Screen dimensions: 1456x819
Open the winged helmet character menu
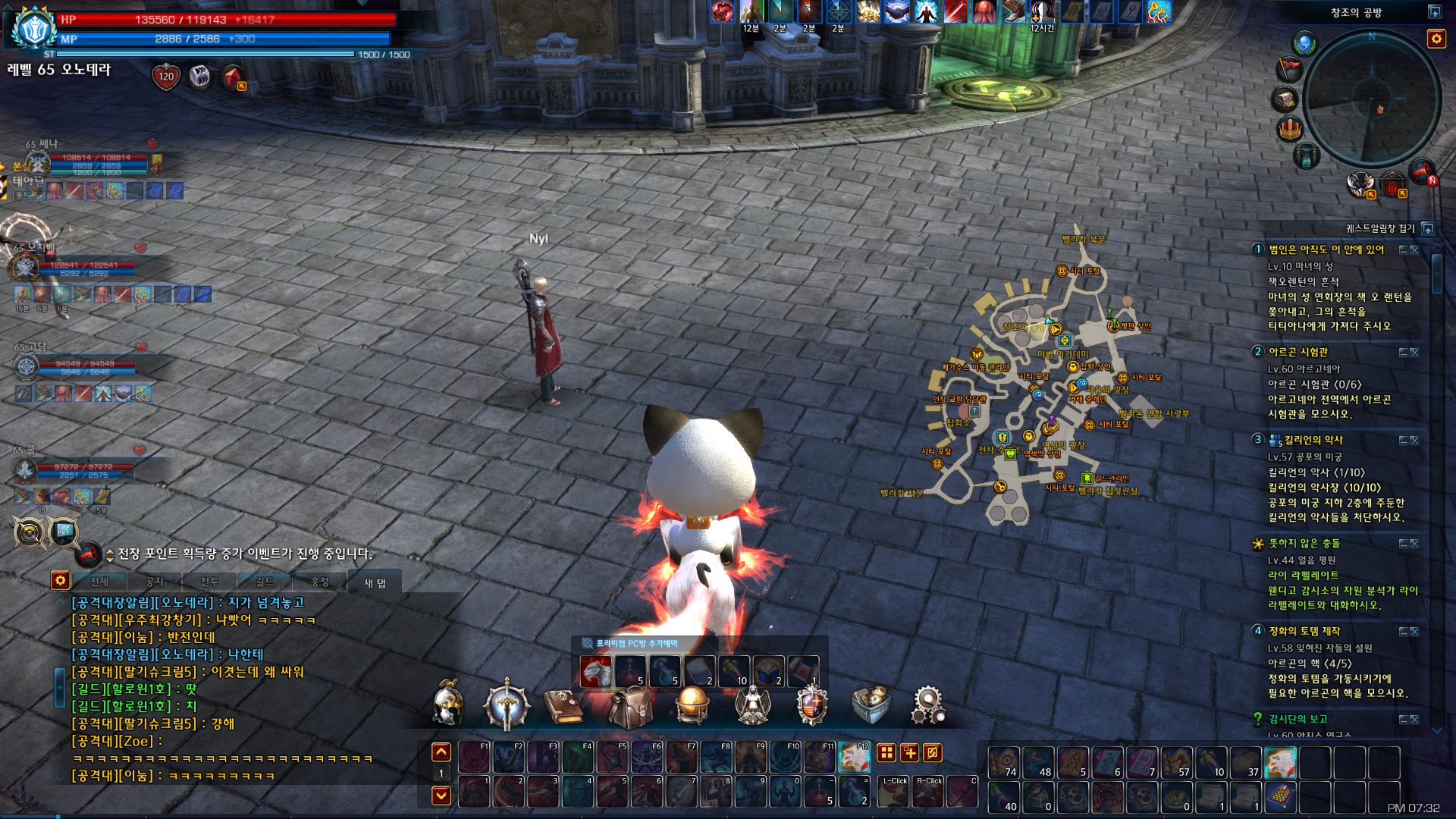click(x=448, y=704)
